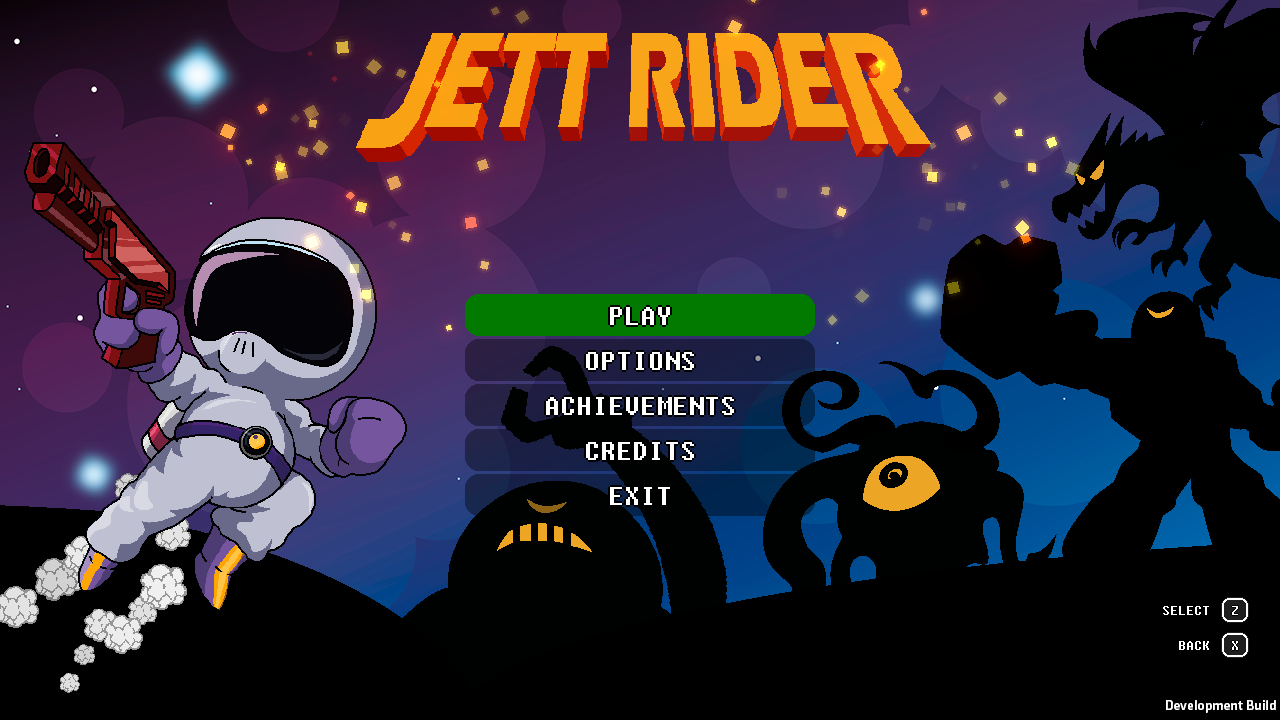This screenshot has width=1280, height=720.
Task: Choose EXIT to quit the game
Action: [x=638, y=496]
